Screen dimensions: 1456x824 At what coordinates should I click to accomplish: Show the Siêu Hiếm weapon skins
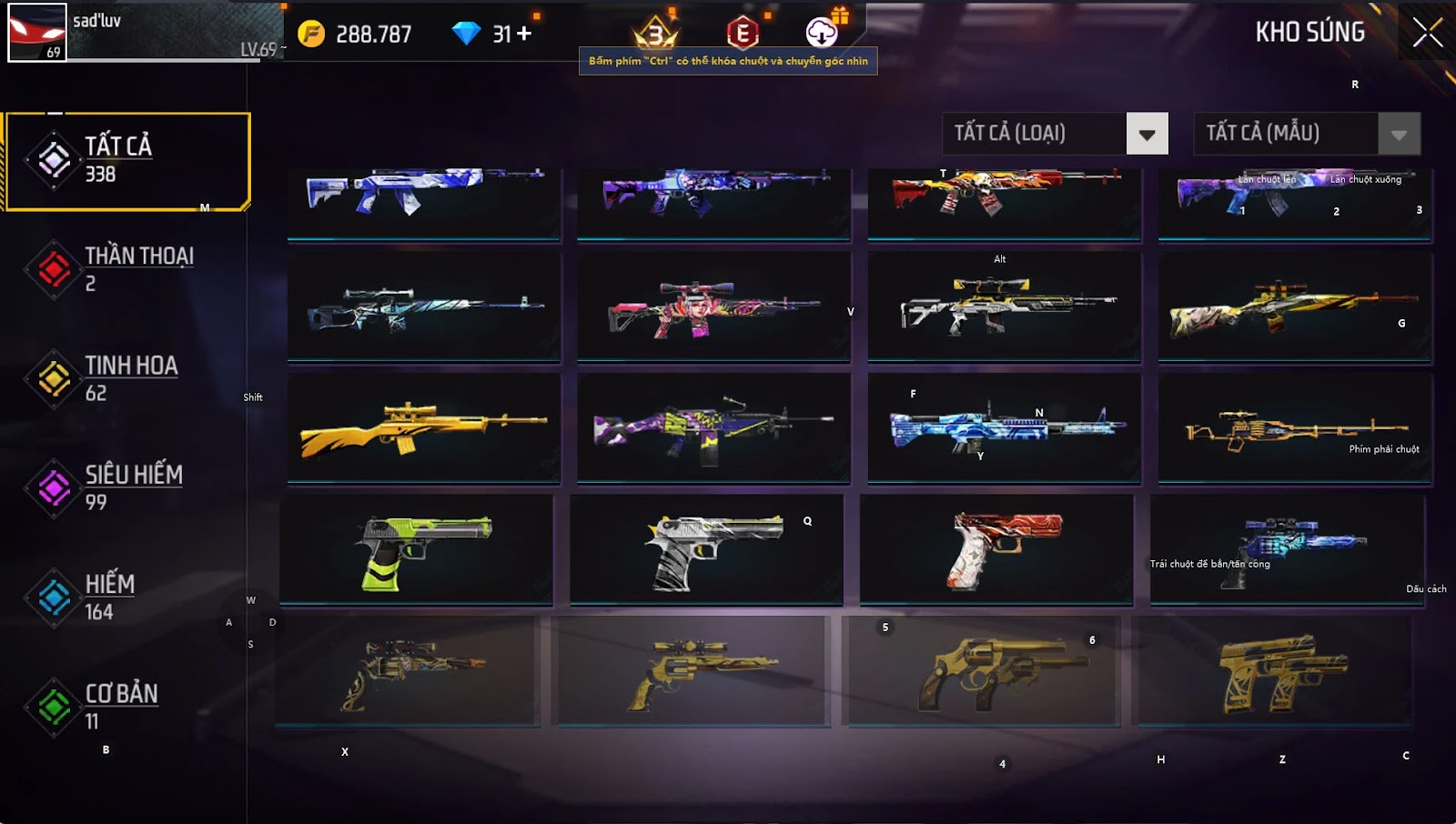(x=127, y=487)
